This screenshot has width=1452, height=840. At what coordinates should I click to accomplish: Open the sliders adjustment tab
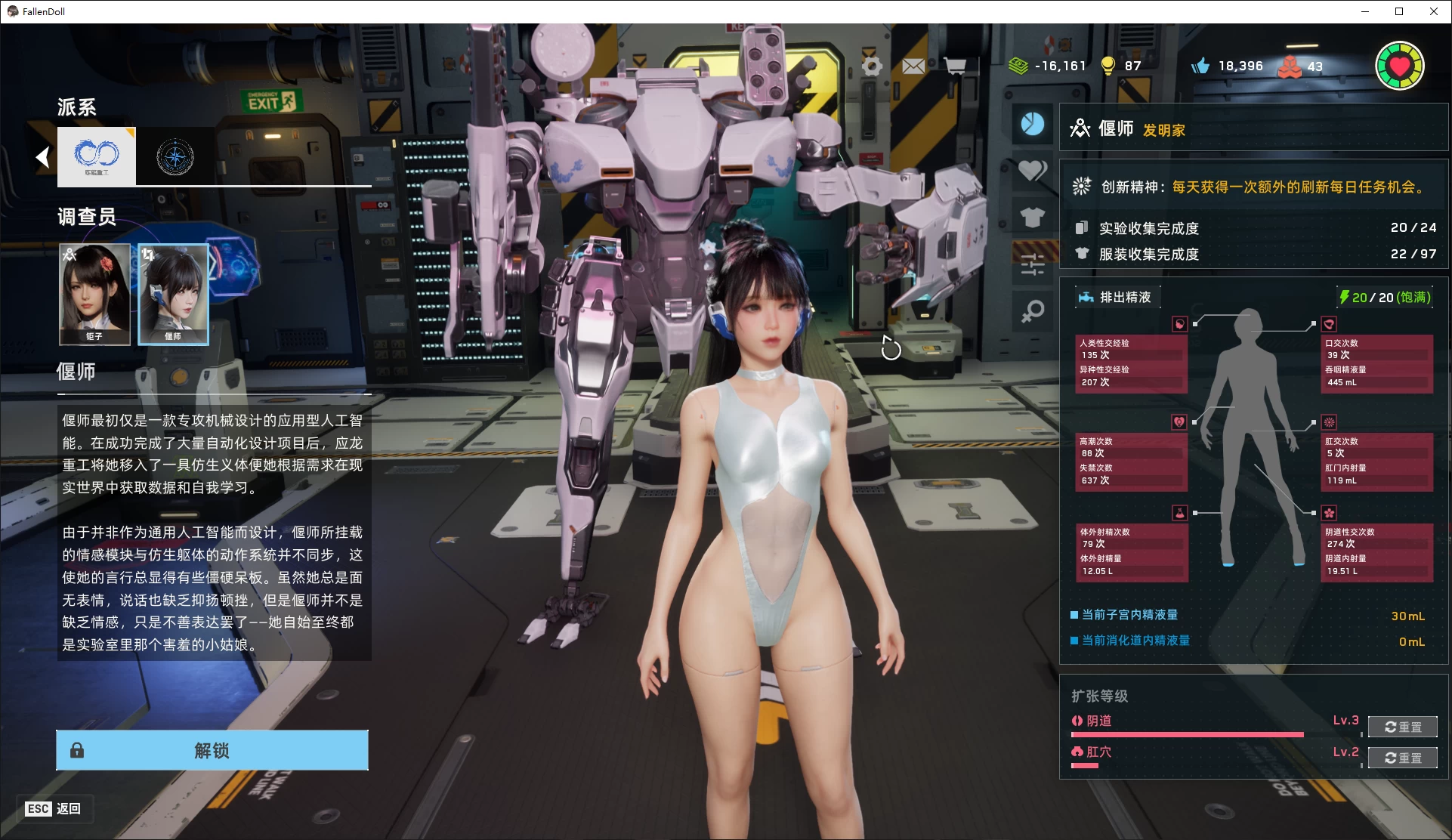(1032, 264)
